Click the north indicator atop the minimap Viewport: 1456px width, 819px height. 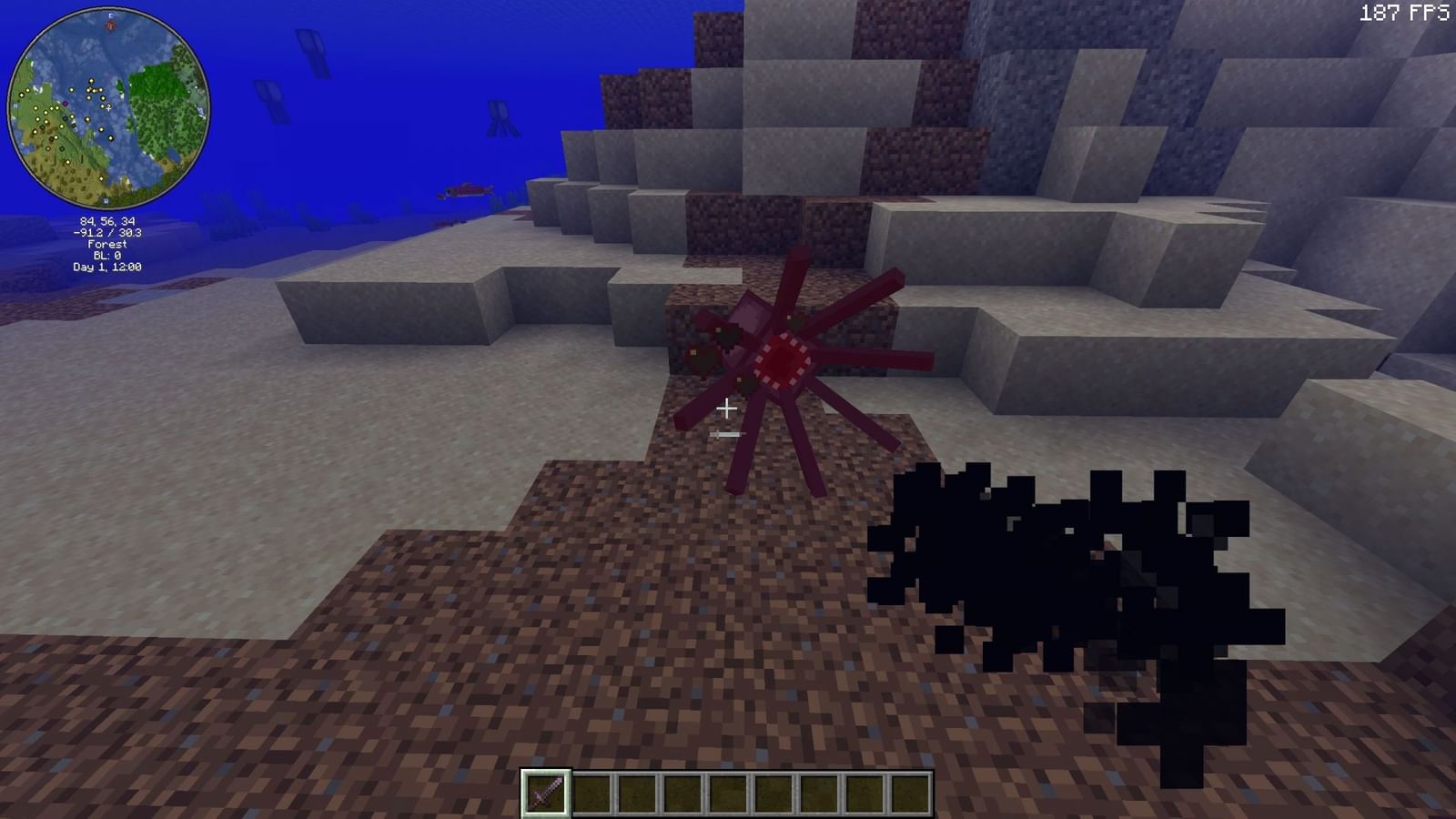pyautogui.click(x=110, y=16)
